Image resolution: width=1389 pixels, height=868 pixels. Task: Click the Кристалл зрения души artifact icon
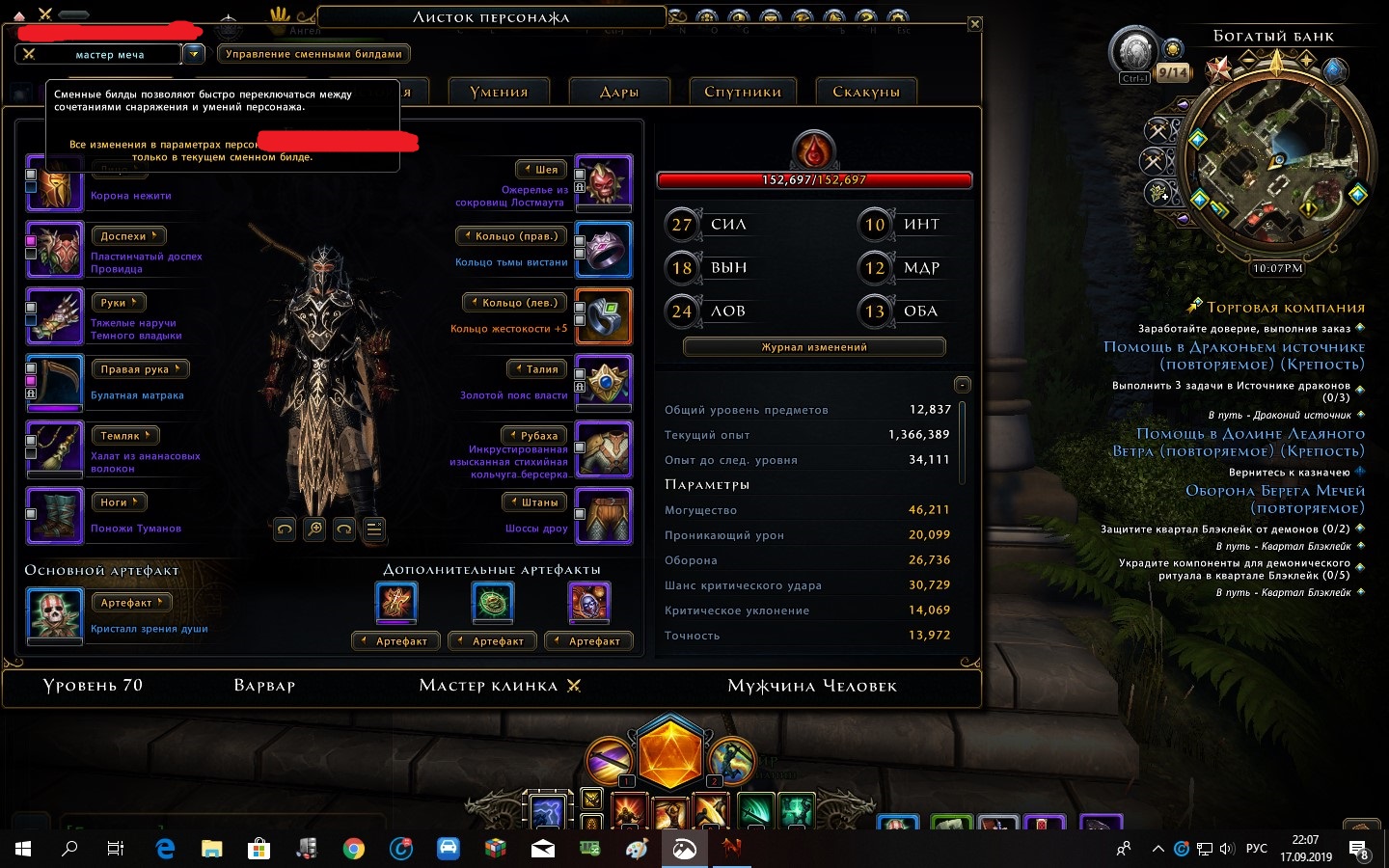click(55, 615)
